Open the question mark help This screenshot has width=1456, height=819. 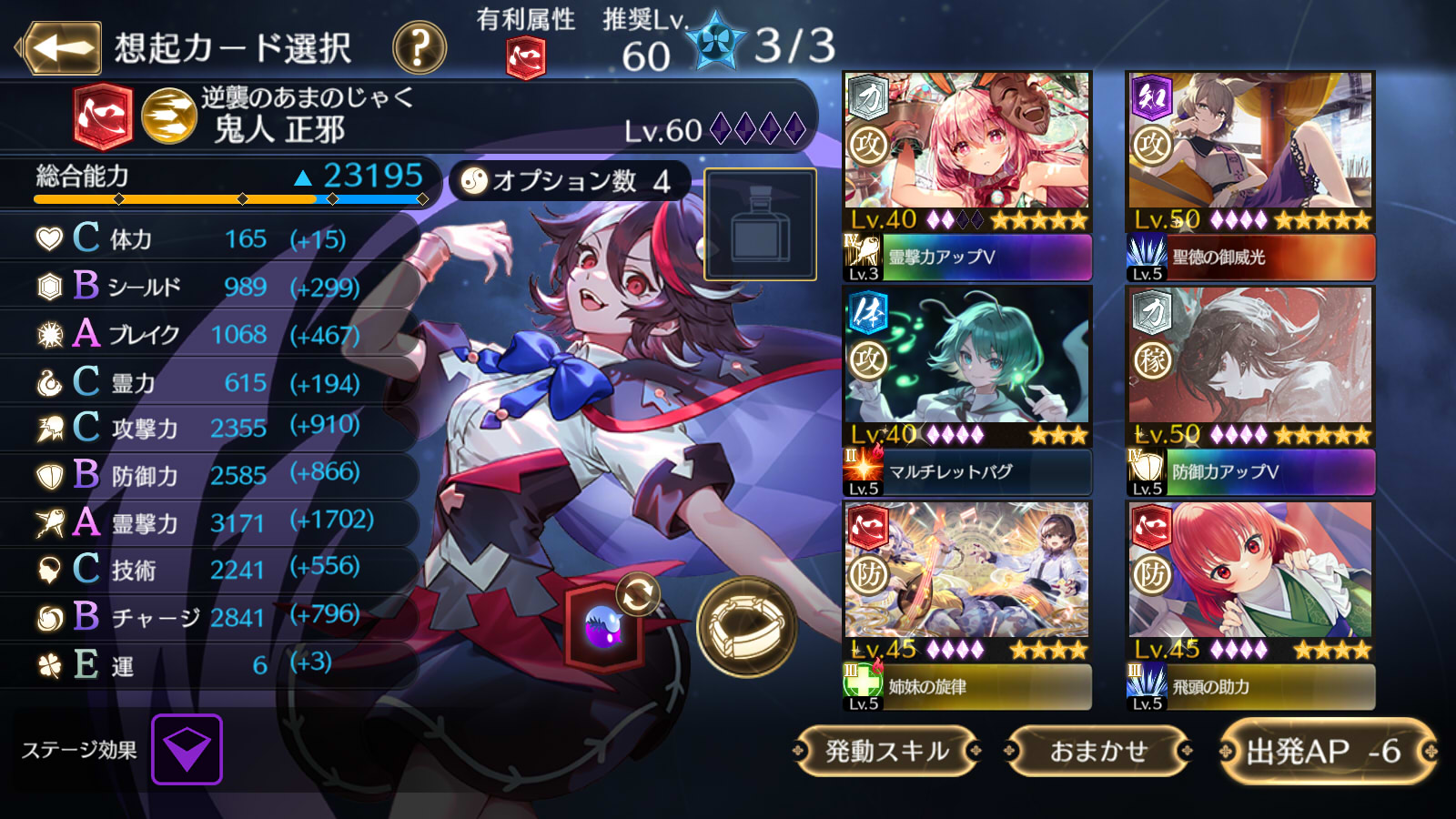pyautogui.click(x=419, y=47)
